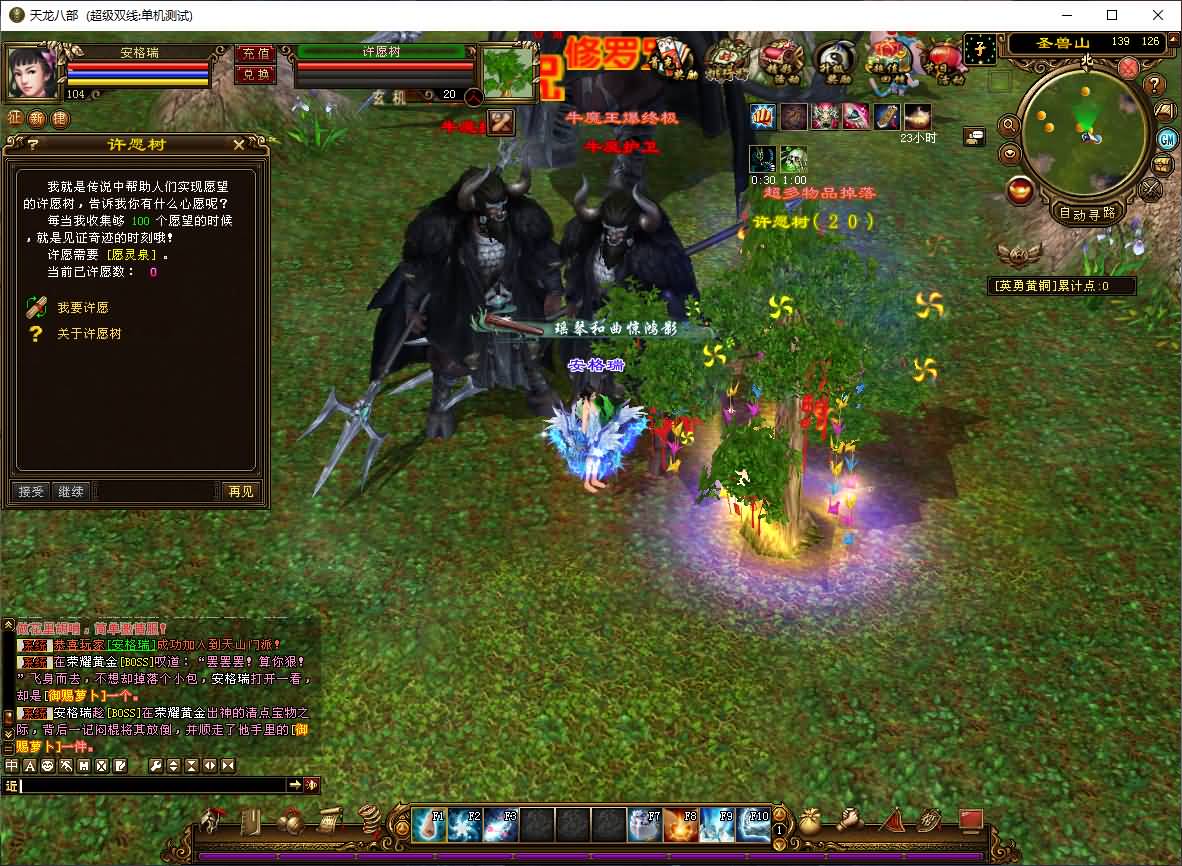Click the chat input field

[x=150, y=786]
